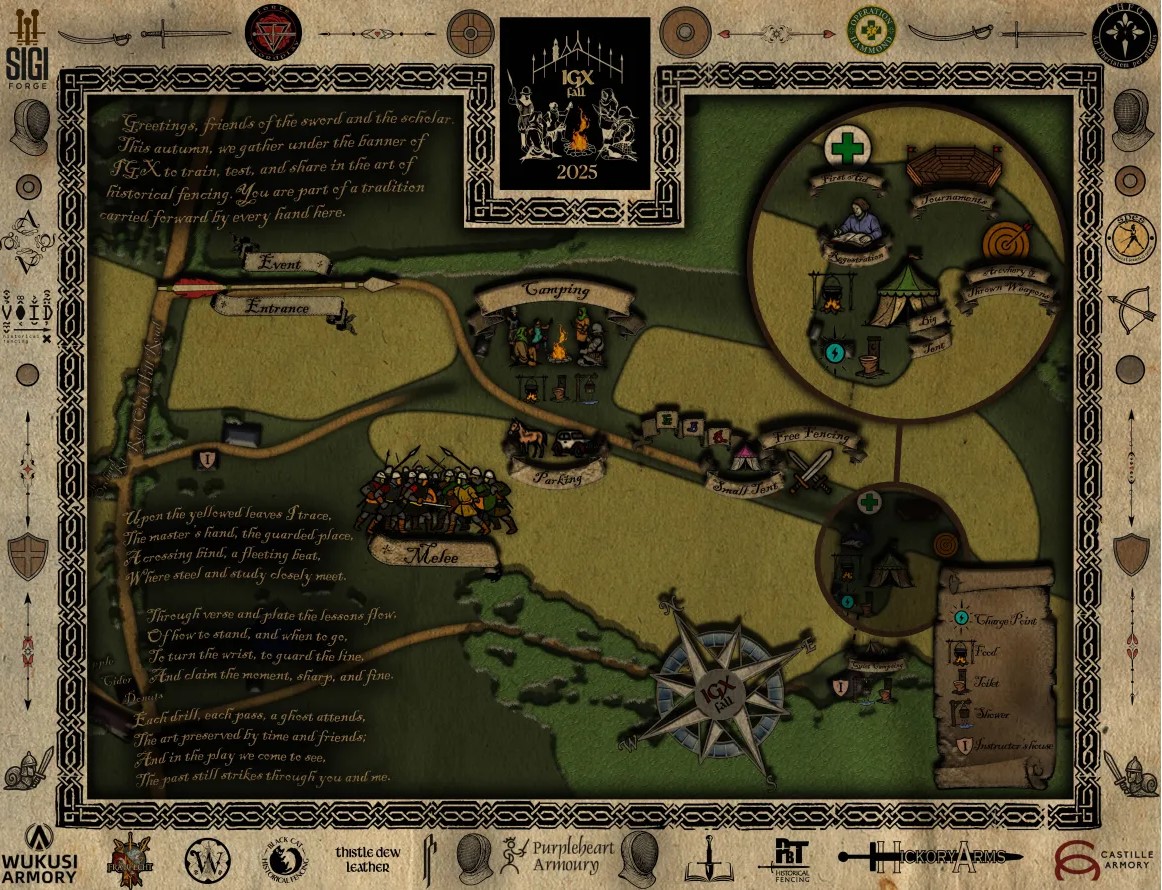Click the Wukusi Armory logo

point(39,854)
